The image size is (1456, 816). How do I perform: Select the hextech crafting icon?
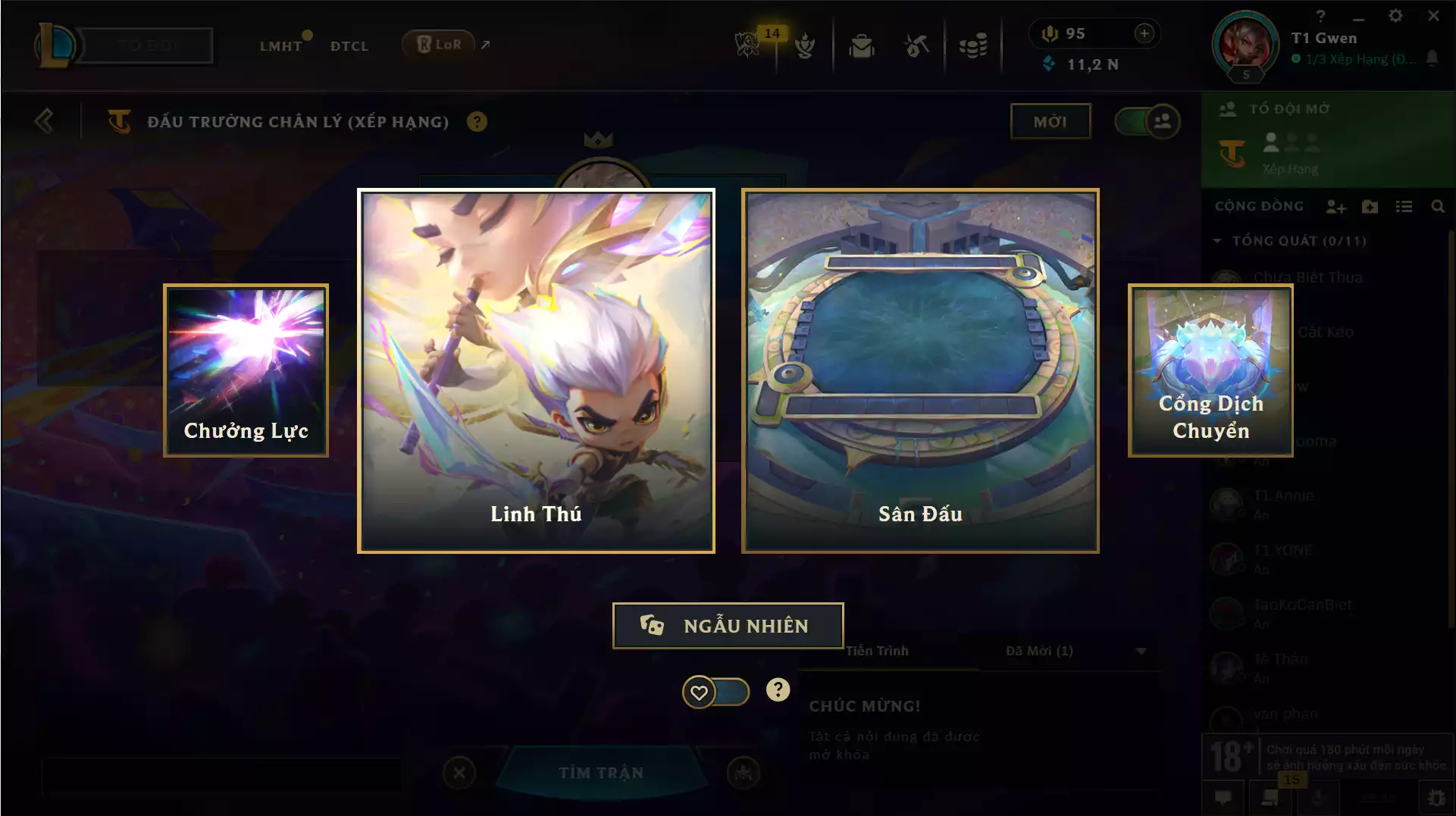[916, 45]
